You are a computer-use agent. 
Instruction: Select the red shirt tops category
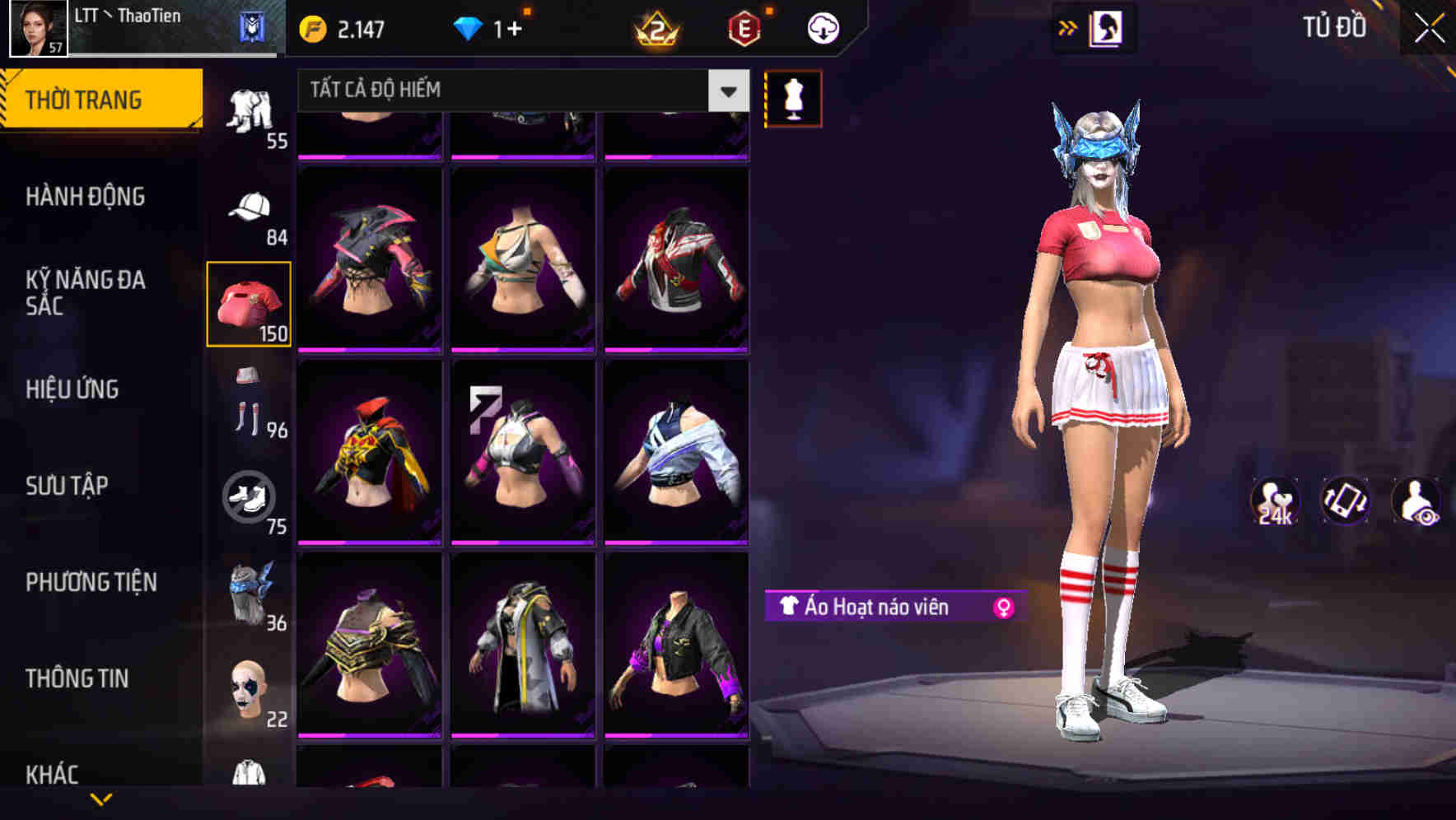[x=248, y=302]
